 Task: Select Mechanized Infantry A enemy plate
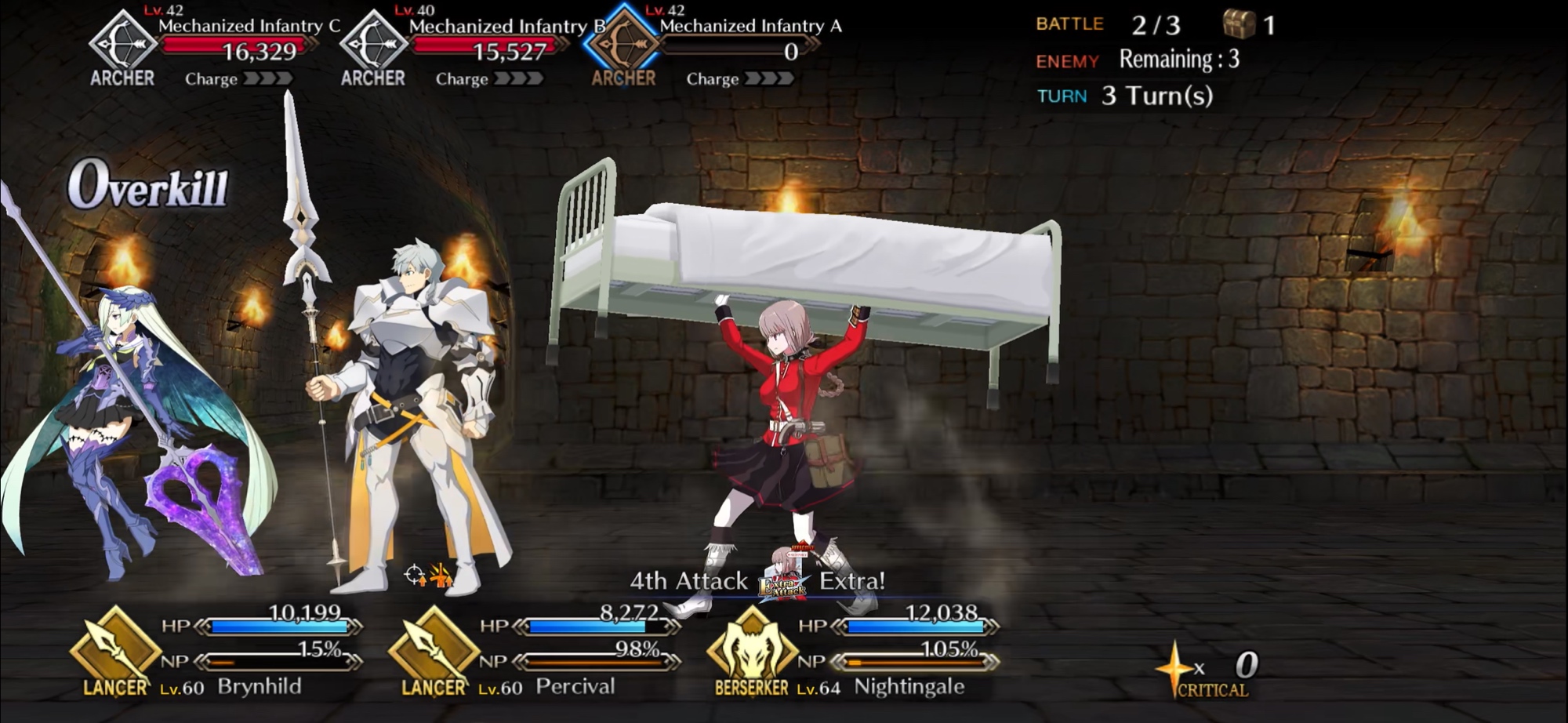(x=713, y=47)
